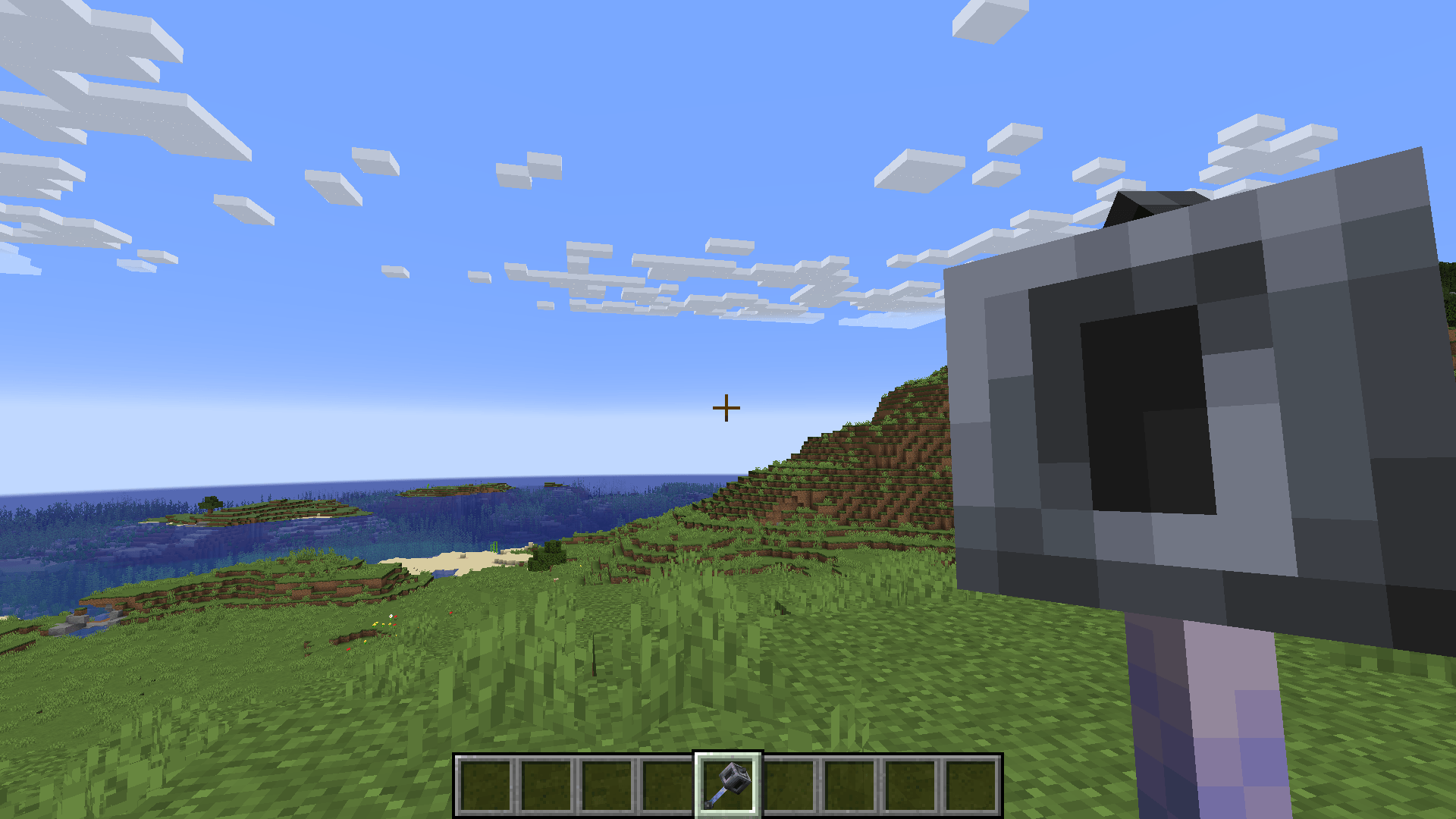Click the crosshair in the screen center
The width and height of the screenshot is (1456, 819).
pos(726,409)
